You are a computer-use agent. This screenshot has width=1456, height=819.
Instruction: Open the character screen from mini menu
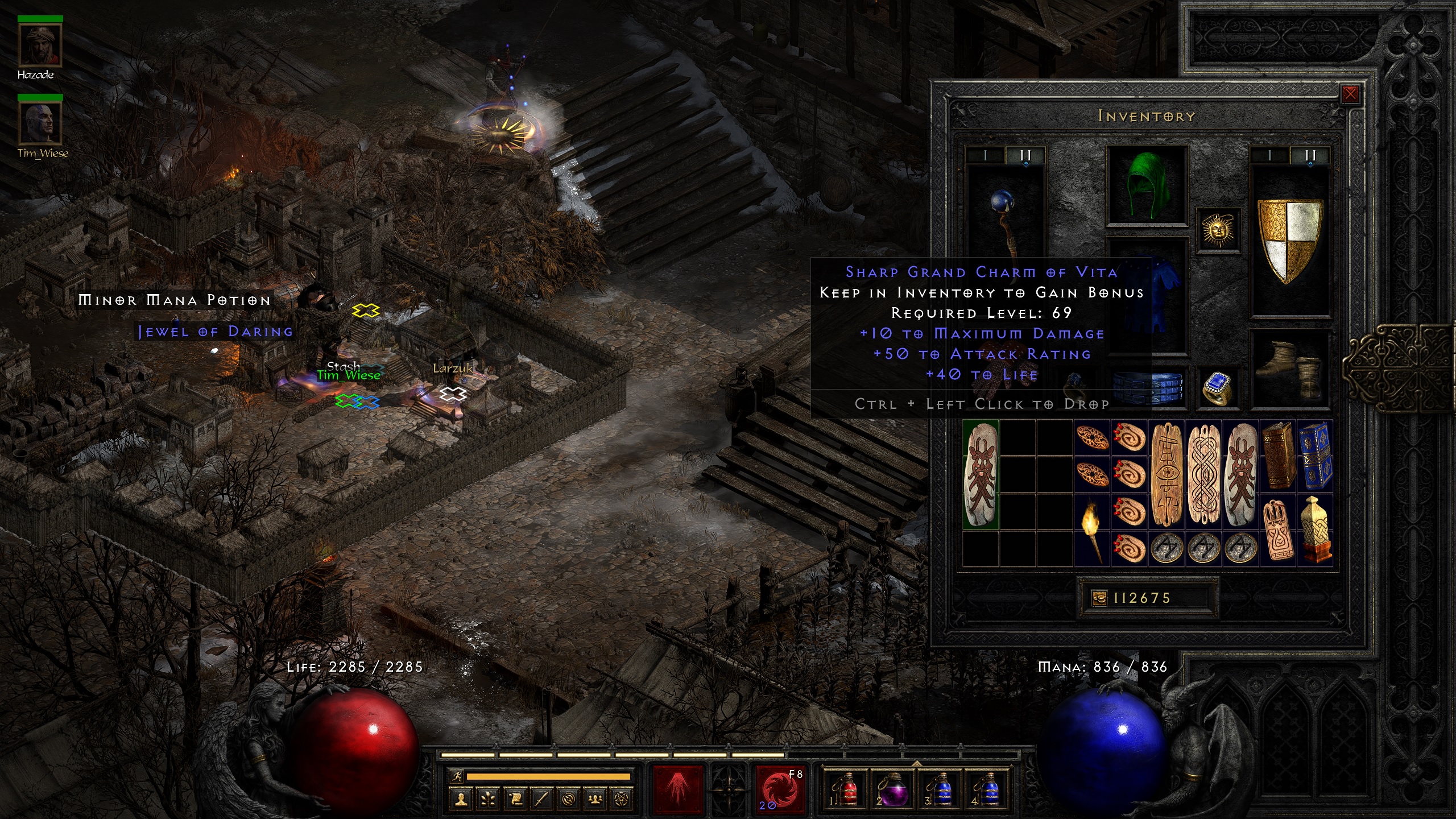(x=461, y=800)
